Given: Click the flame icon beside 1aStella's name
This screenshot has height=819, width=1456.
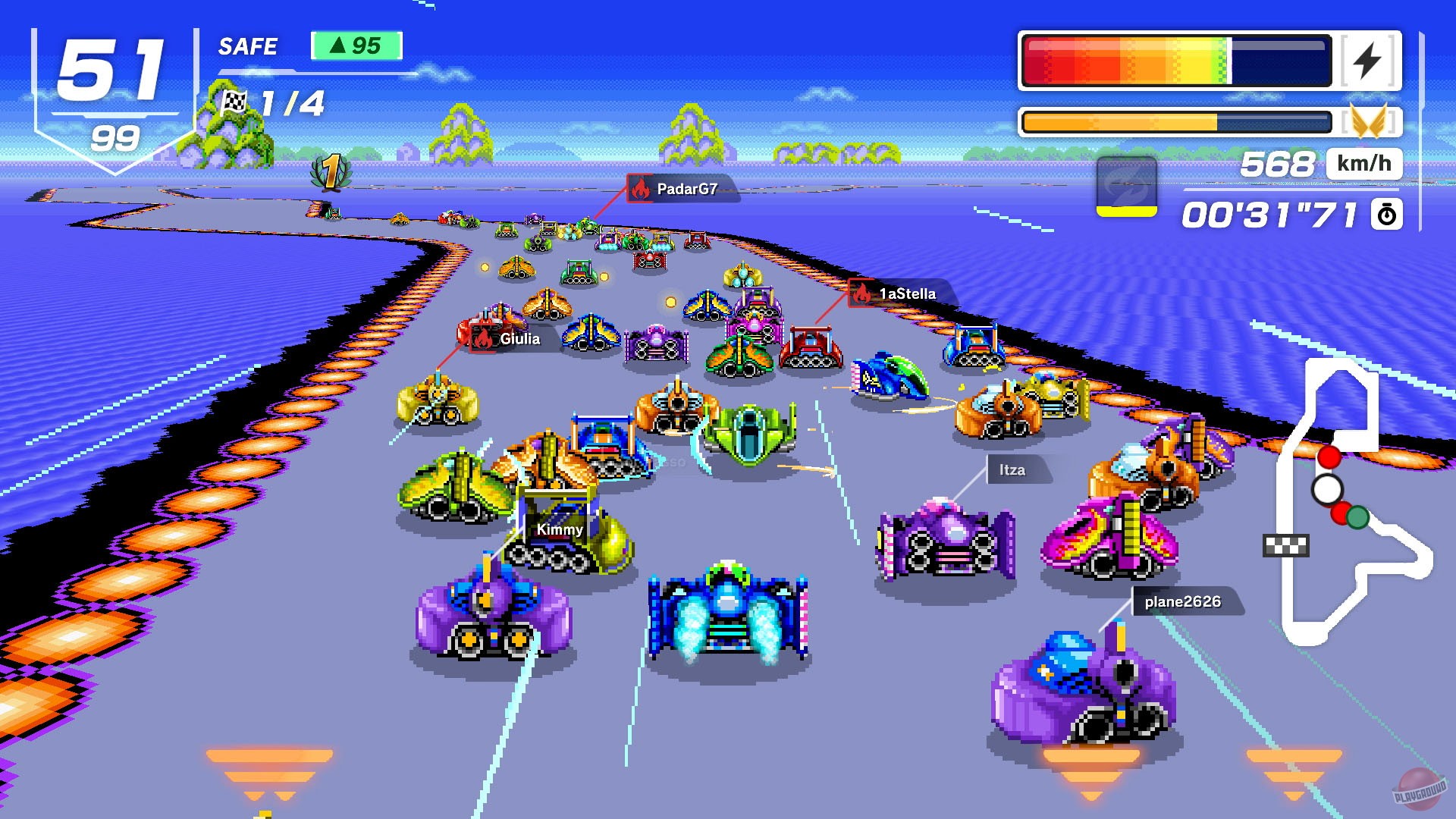Looking at the screenshot, I should pyautogui.click(x=861, y=294).
